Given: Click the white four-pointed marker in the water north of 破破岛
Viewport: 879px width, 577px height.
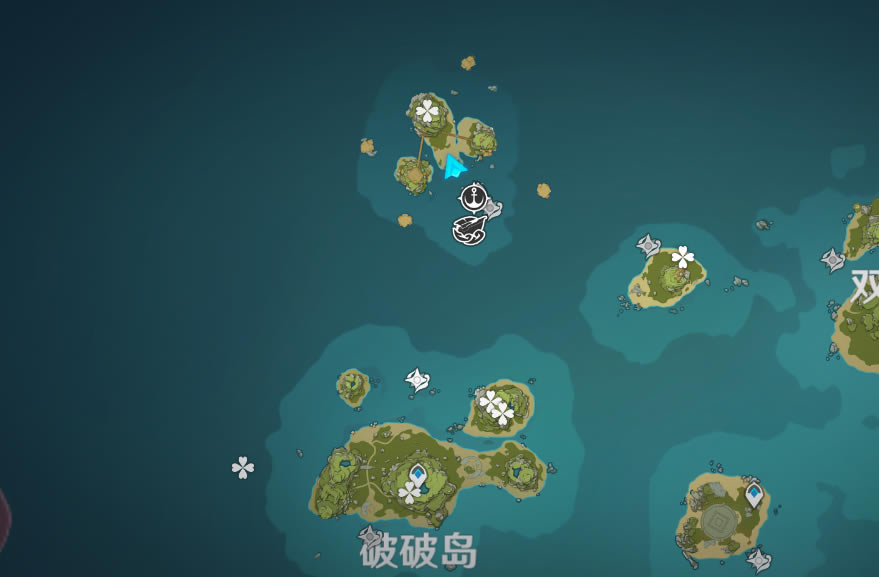Looking at the screenshot, I should click(x=417, y=379).
